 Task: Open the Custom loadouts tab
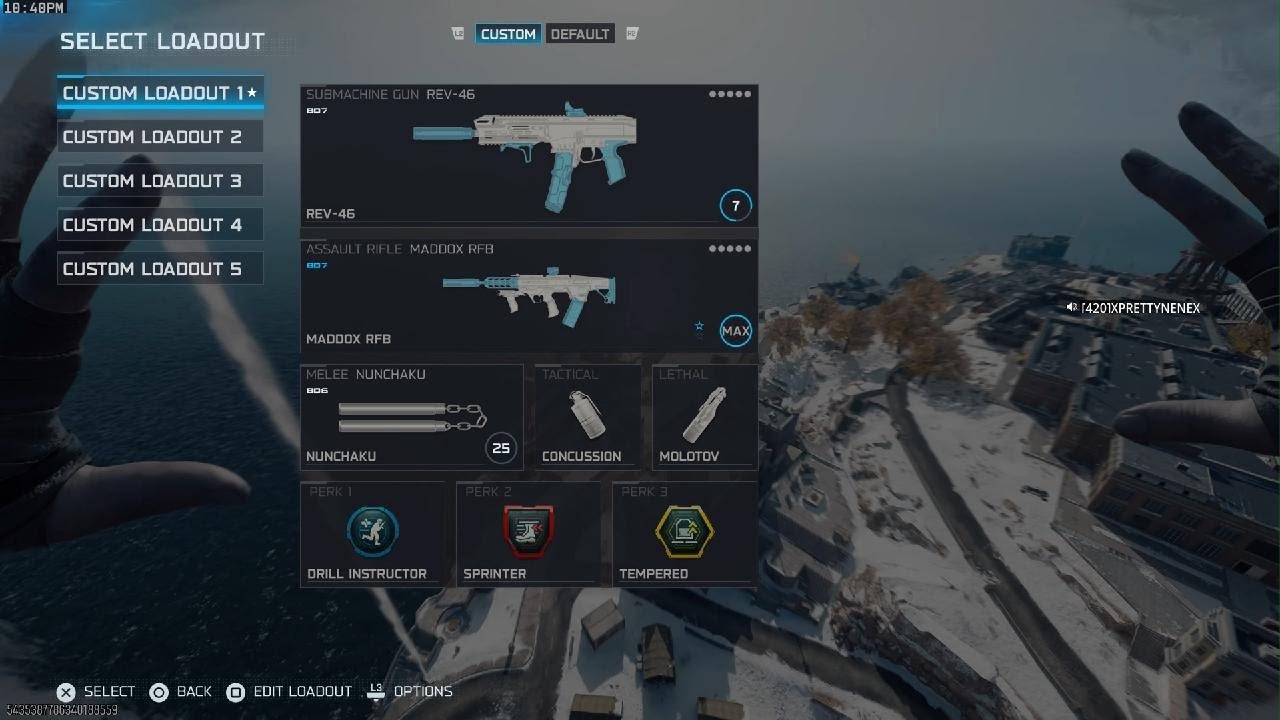508,34
